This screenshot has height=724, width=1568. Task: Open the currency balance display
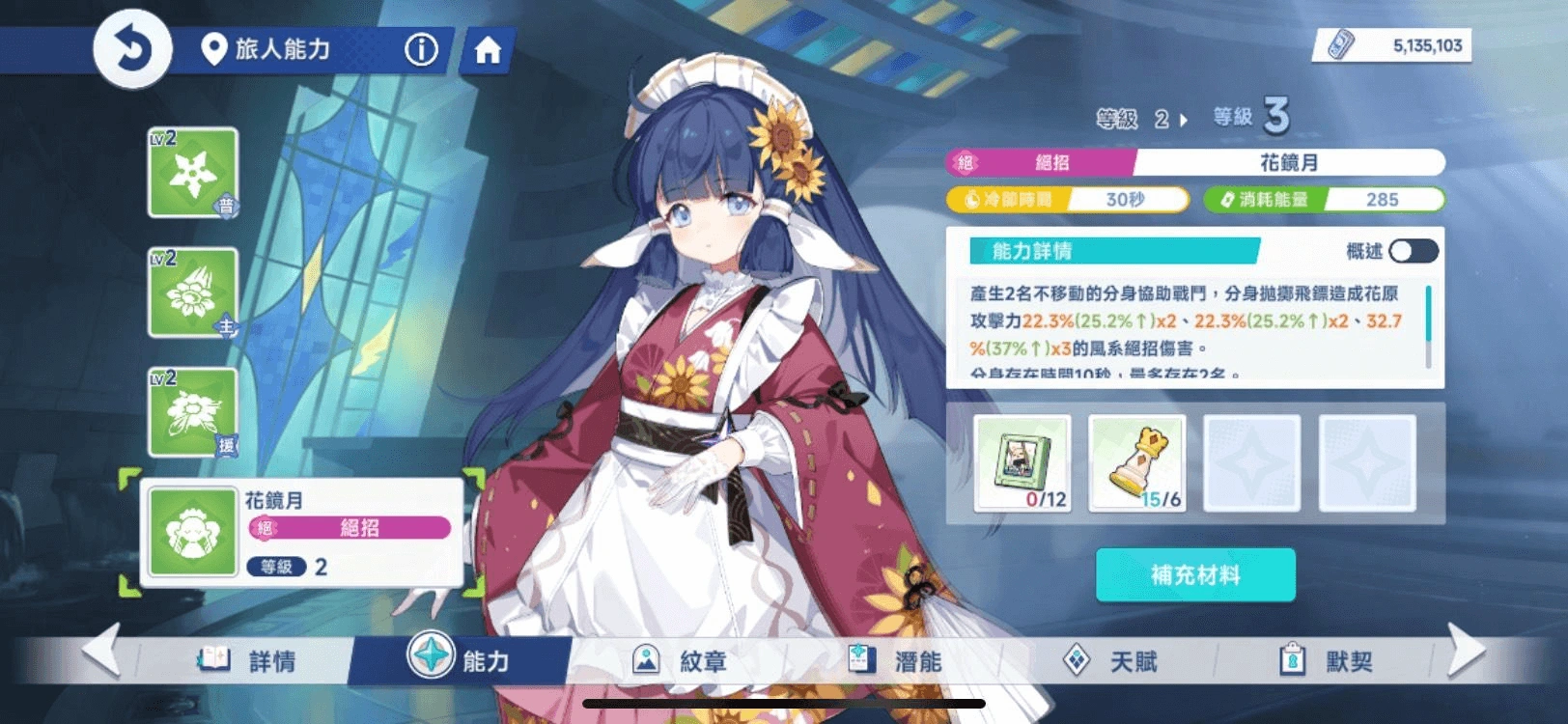[1393, 45]
